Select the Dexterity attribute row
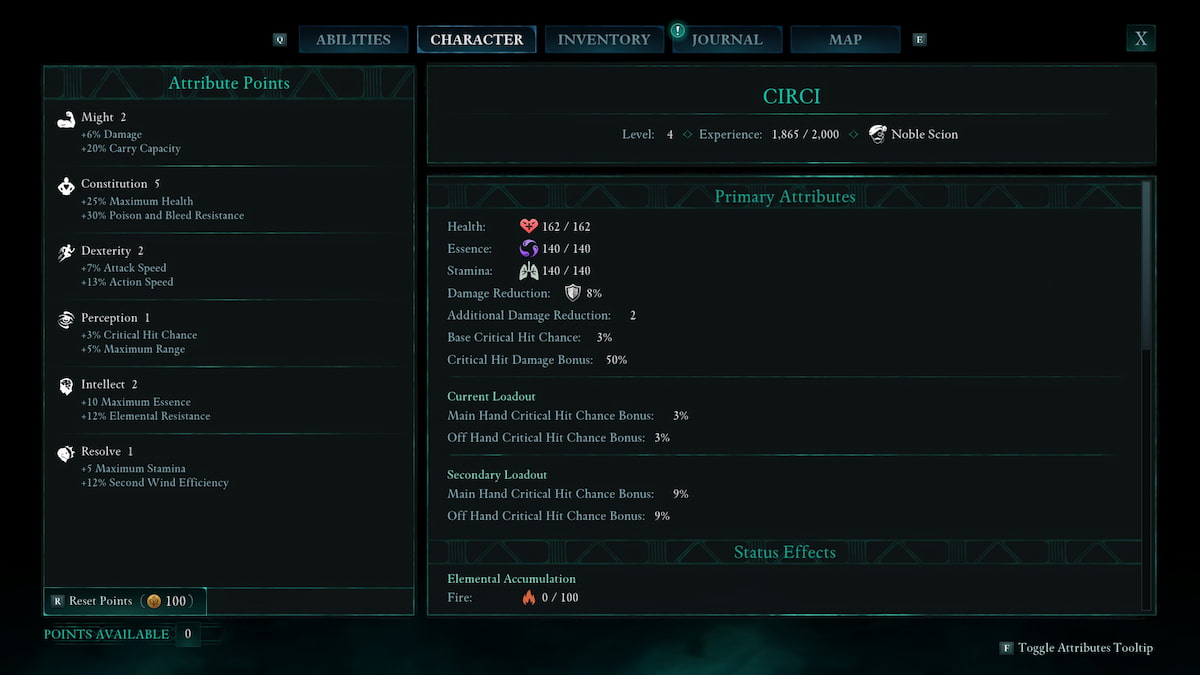Image resolution: width=1200 pixels, height=675 pixels. tap(228, 267)
